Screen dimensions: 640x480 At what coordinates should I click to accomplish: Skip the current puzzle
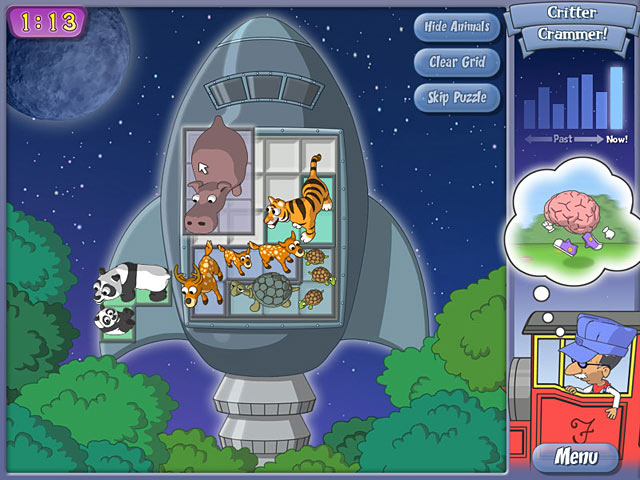(457, 97)
